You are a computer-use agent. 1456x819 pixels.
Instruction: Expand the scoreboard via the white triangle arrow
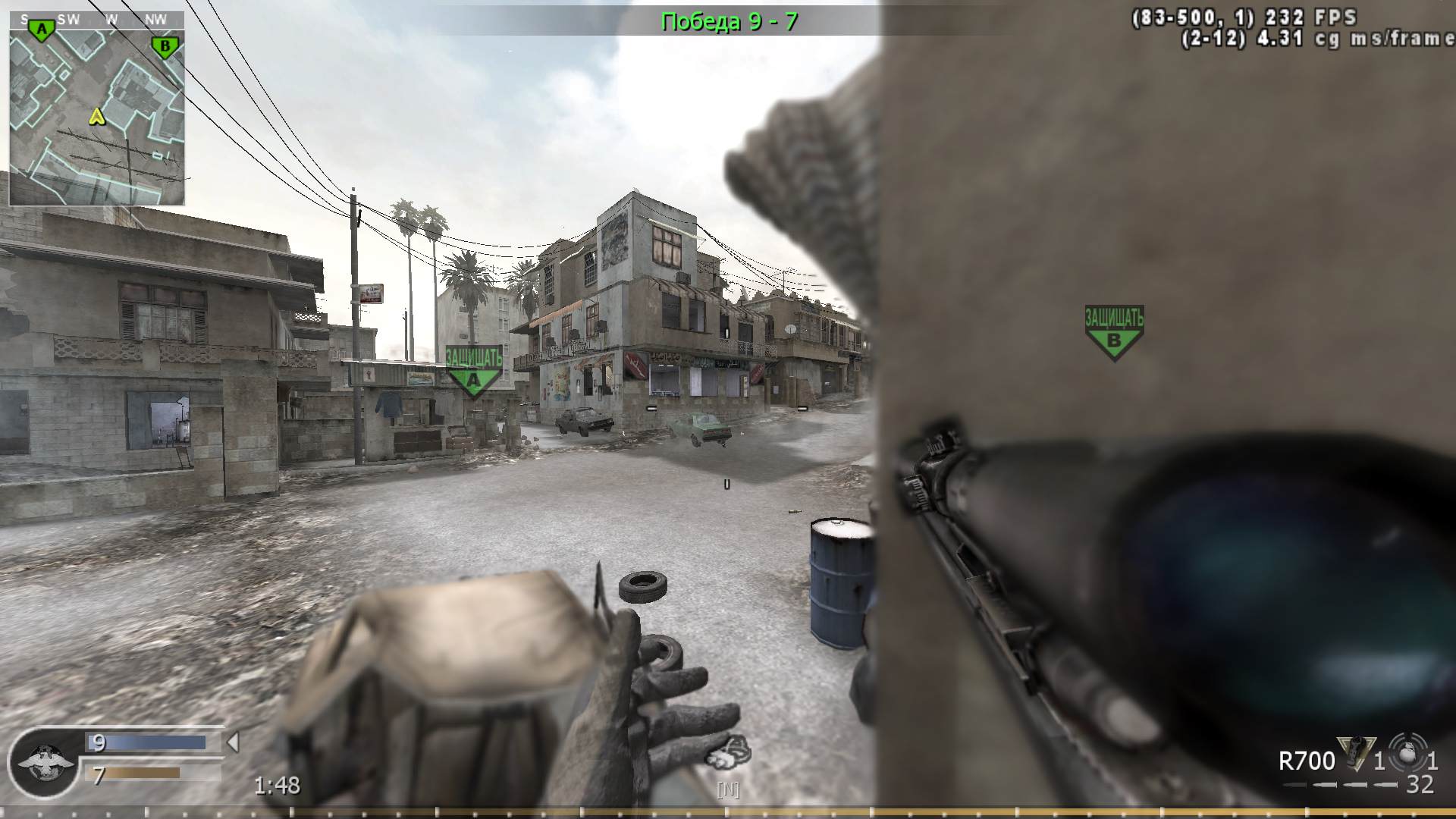point(232,743)
